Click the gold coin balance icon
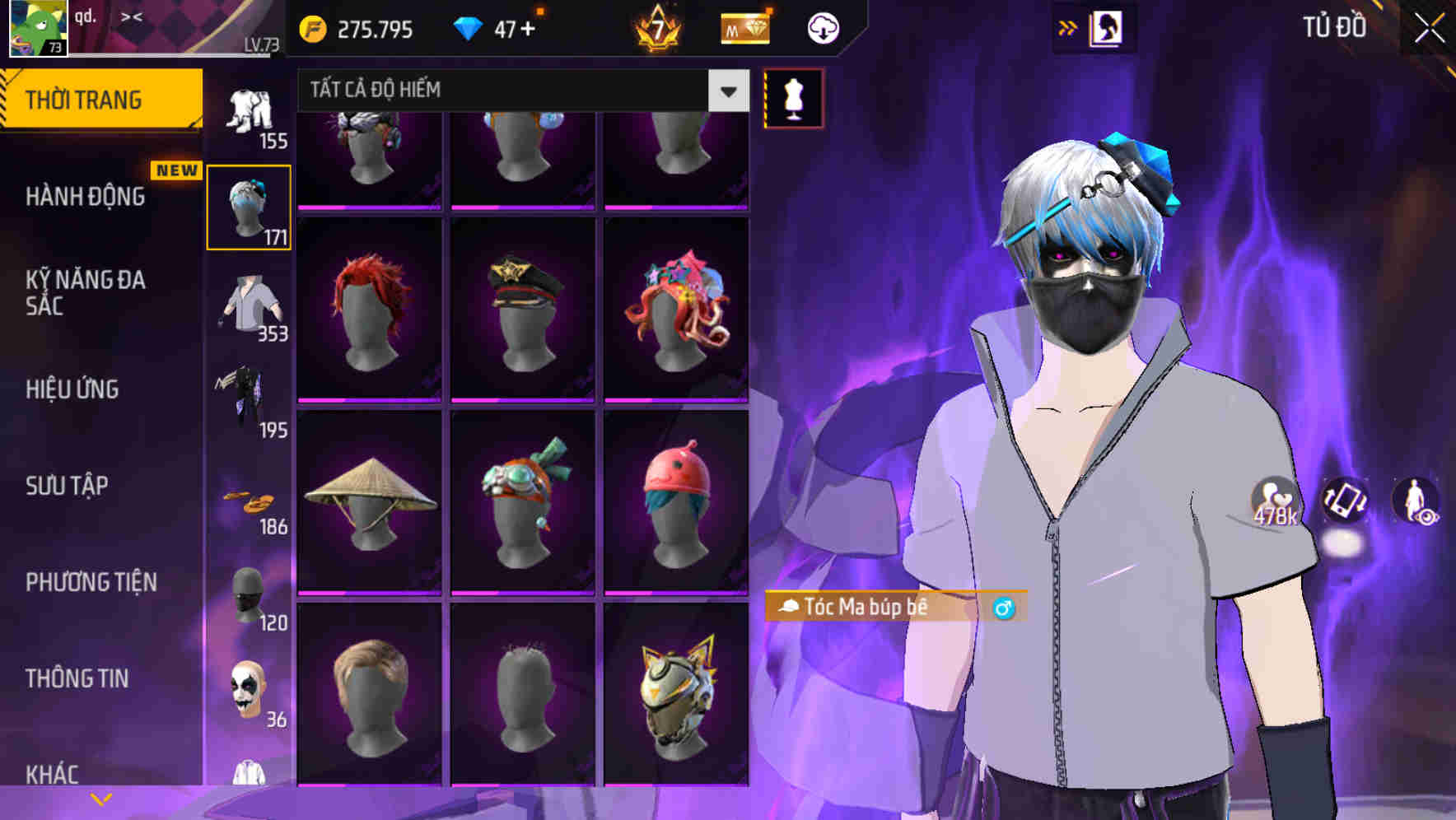Viewport: 1456px width, 820px height. [x=312, y=27]
